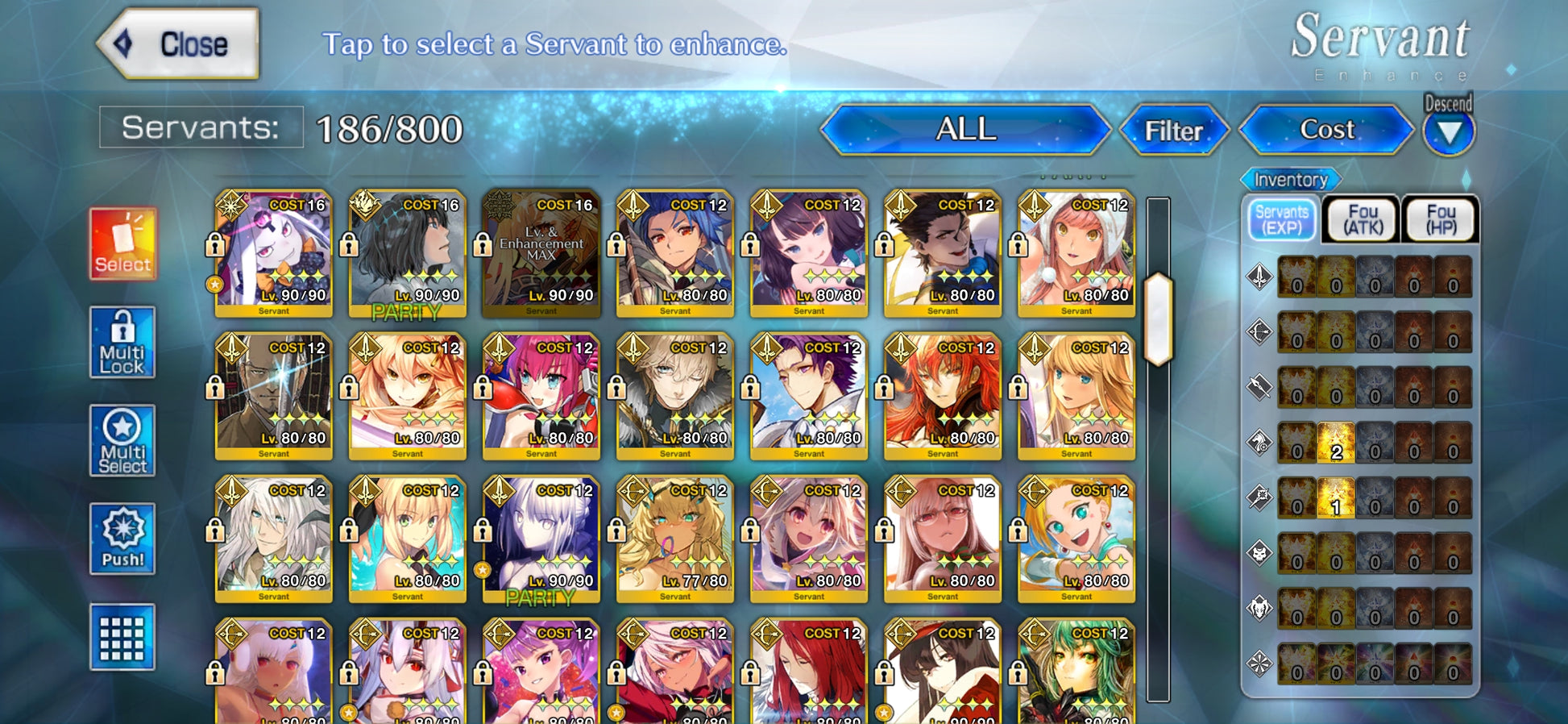Select the EXP card slot showing 1
This screenshot has height=724, width=1568.
[x=1336, y=497]
